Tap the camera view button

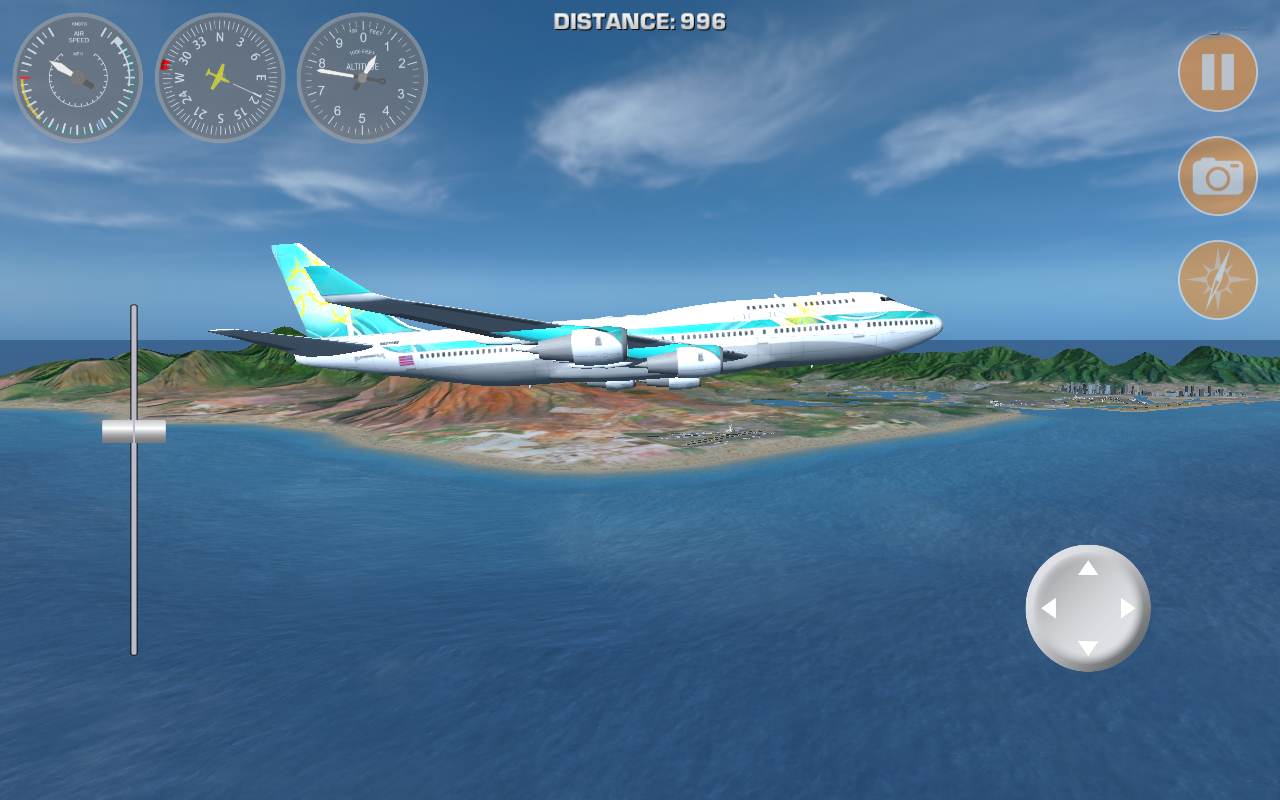[1217, 176]
